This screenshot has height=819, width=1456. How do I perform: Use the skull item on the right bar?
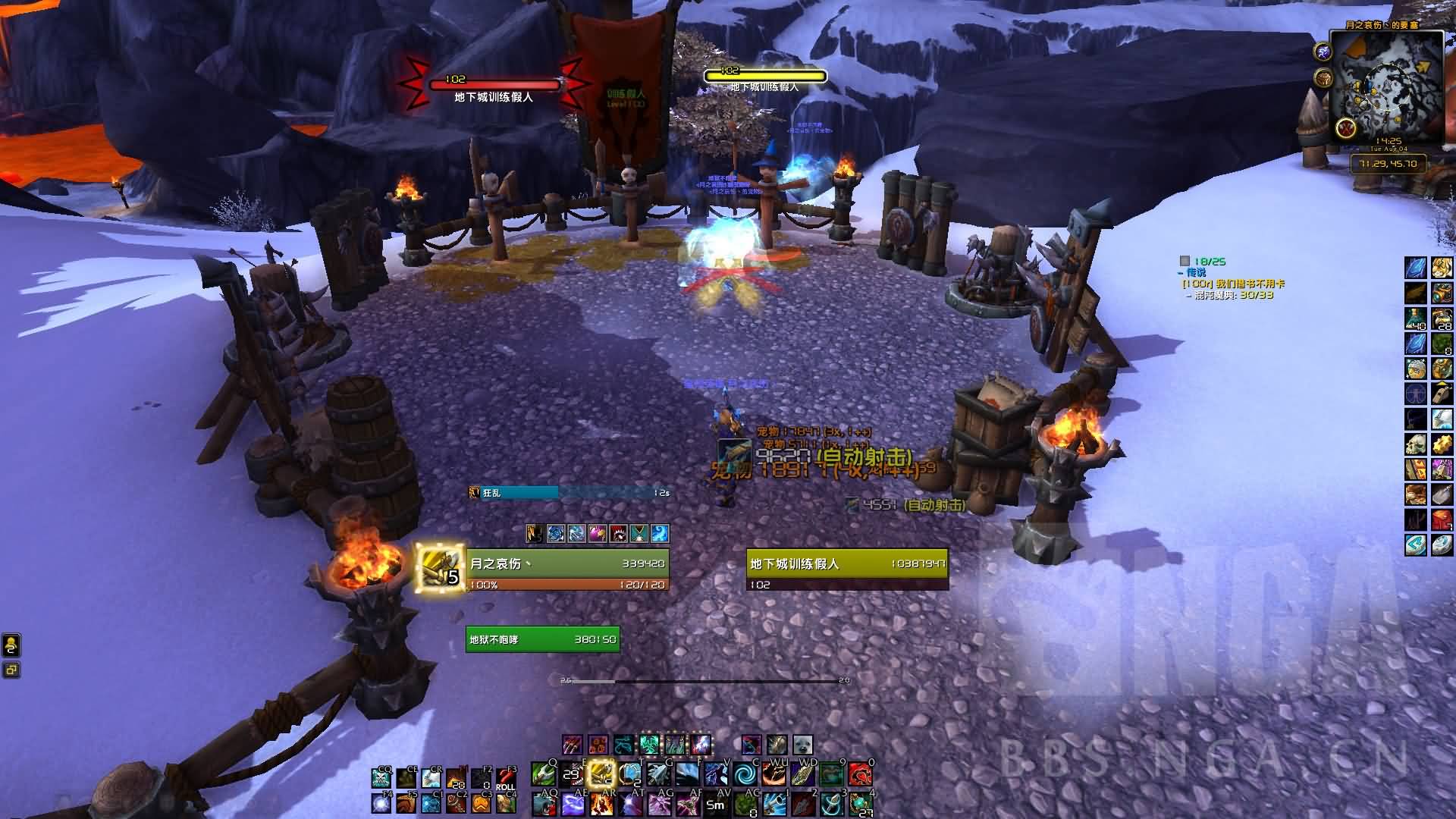(1415, 444)
